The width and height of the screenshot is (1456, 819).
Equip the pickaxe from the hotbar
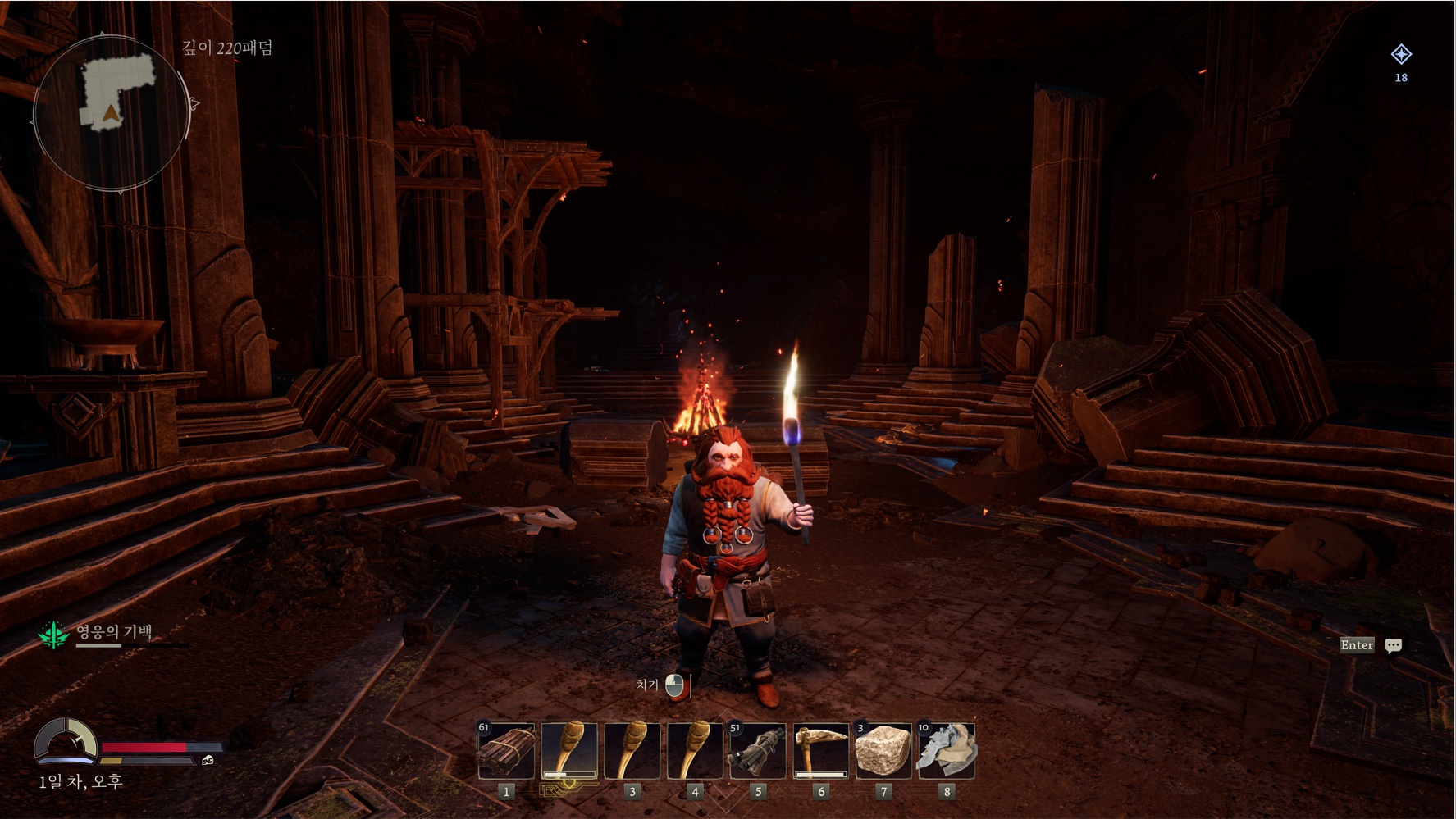click(821, 750)
